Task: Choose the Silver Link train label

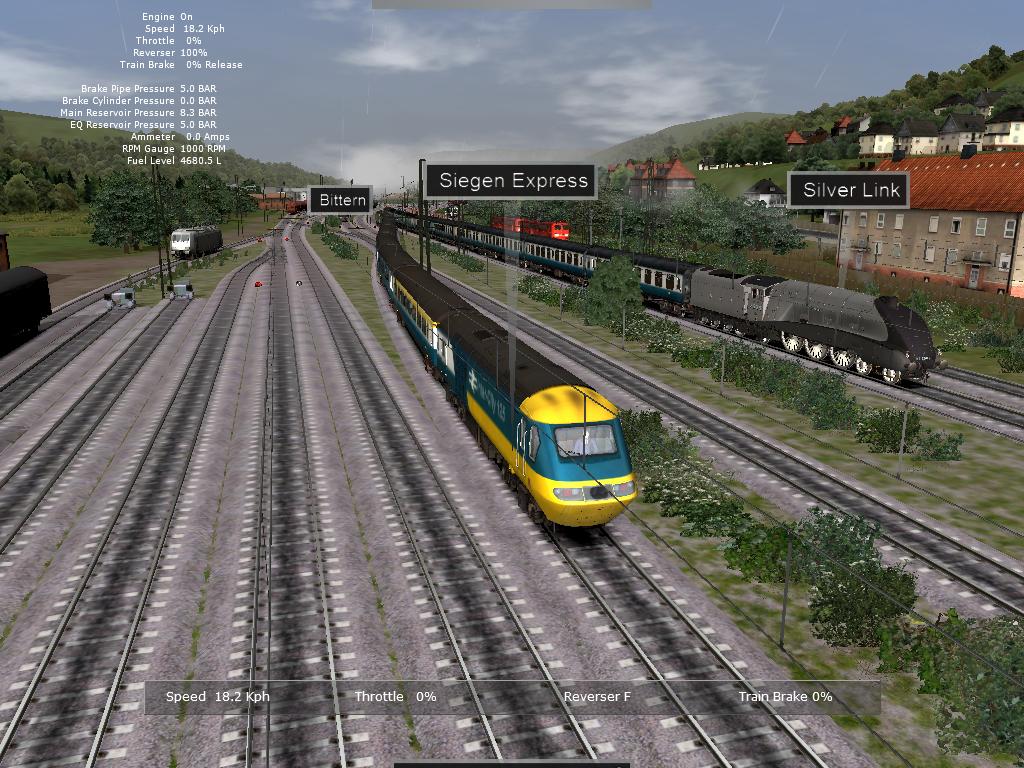Action: point(849,190)
